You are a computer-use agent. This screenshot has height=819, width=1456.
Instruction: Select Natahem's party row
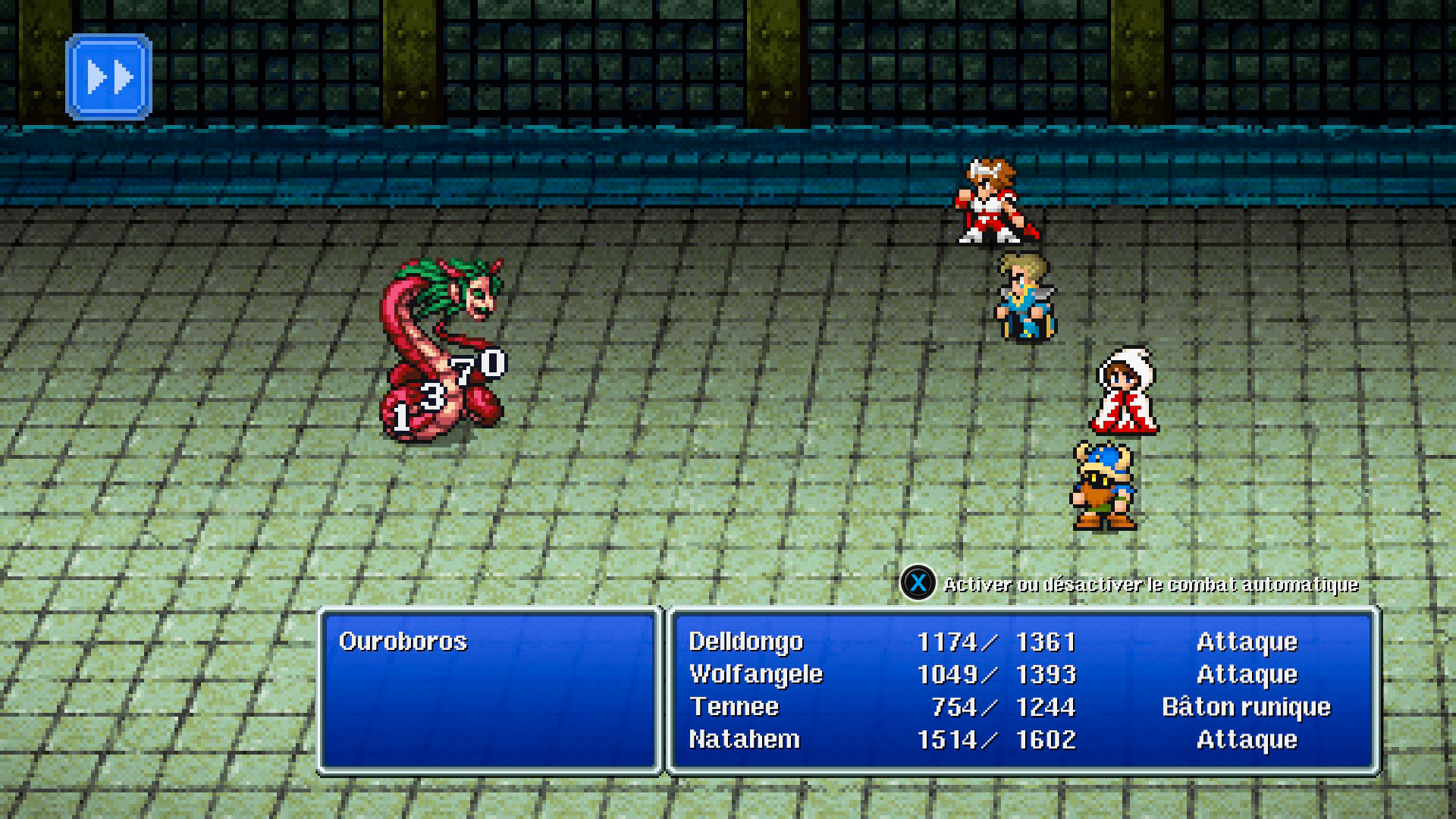click(744, 739)
